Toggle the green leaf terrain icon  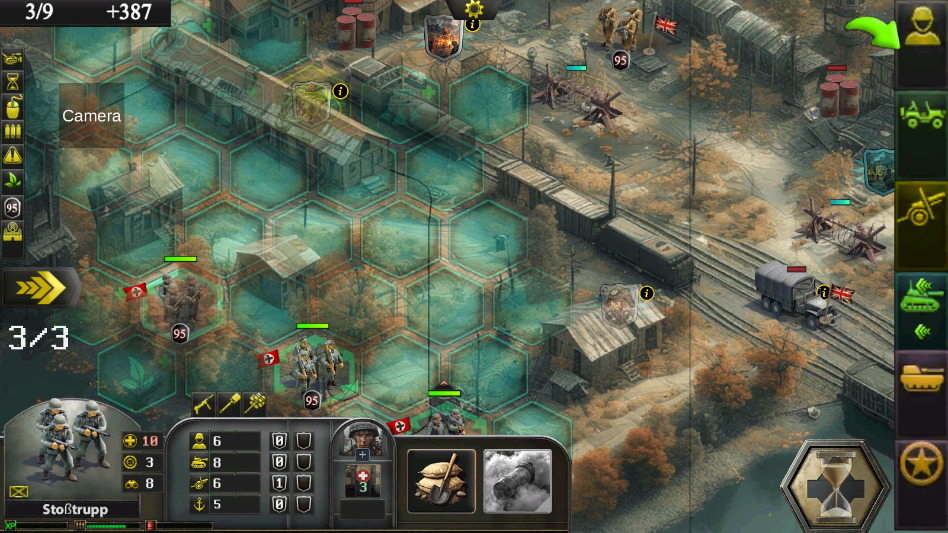click(13, 181)
